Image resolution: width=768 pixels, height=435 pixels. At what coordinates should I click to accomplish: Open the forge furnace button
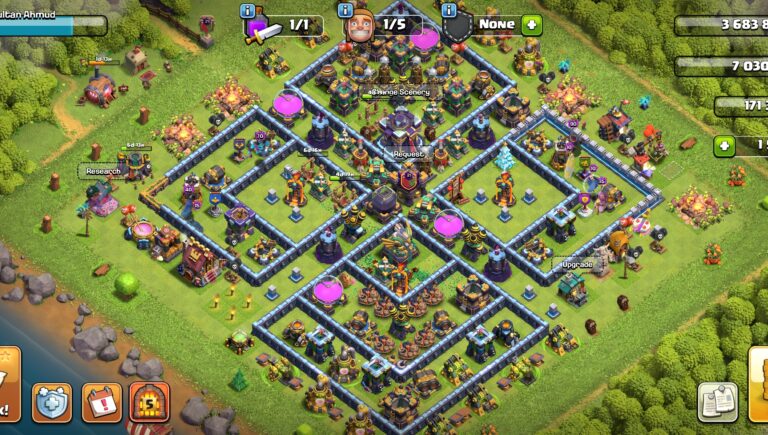click(x=149, y=402)
